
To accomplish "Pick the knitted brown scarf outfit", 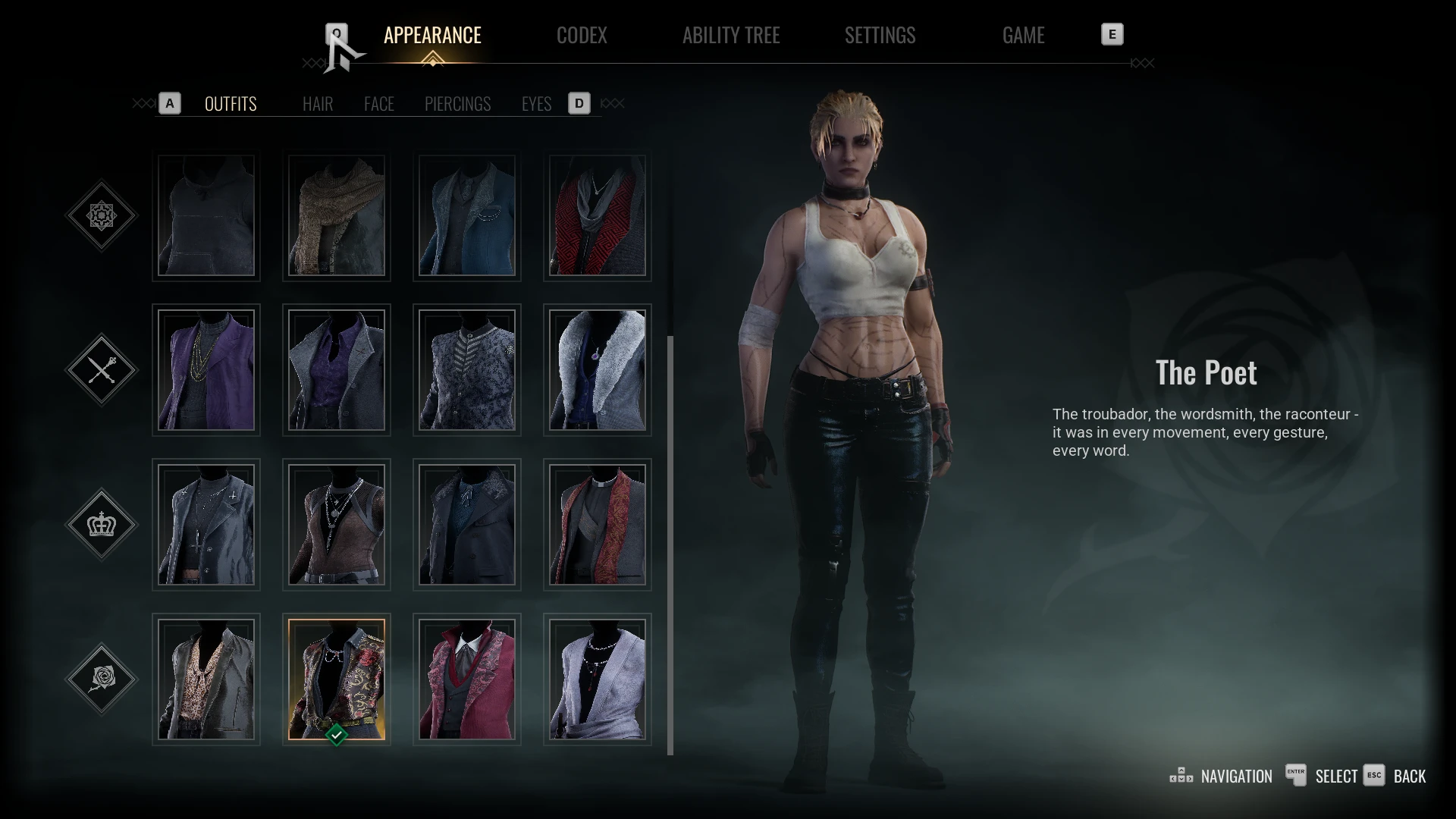I will 337,215.
